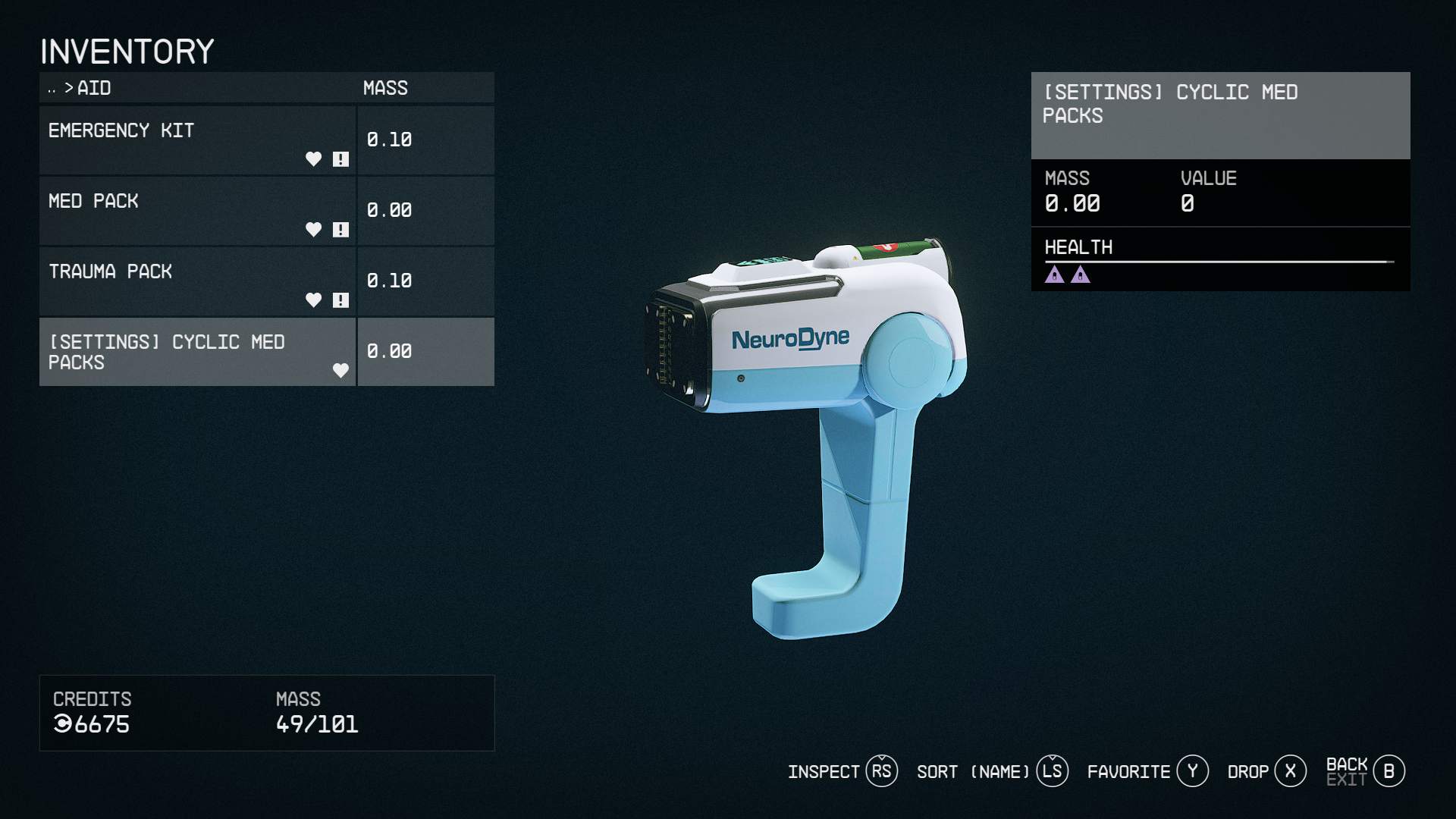Select the heart icon on Cyclic Med Packs

click(x=340, y=372)
